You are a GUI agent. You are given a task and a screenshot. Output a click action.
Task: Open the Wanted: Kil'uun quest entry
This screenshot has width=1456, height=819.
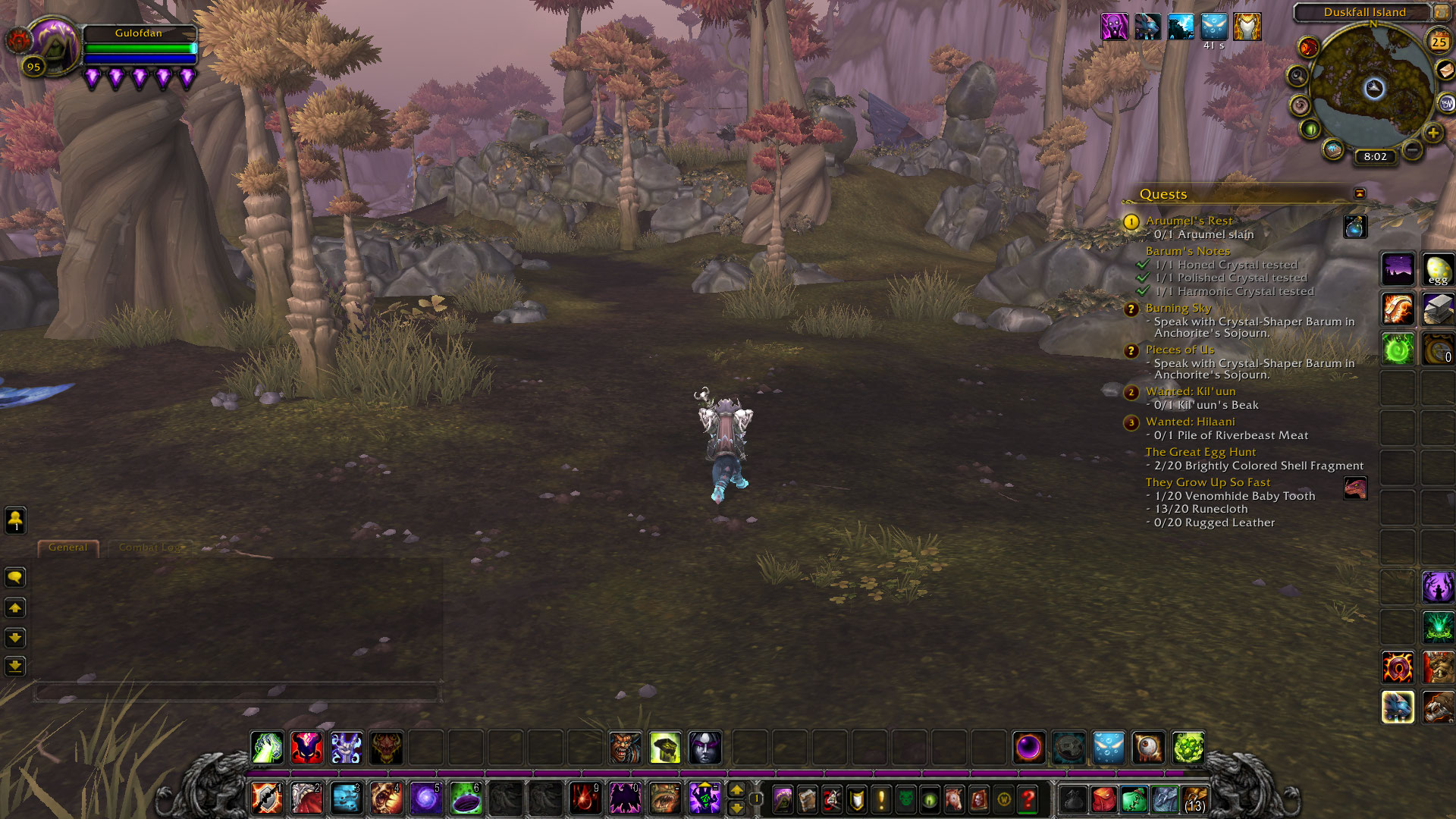tap(1190, 391)
